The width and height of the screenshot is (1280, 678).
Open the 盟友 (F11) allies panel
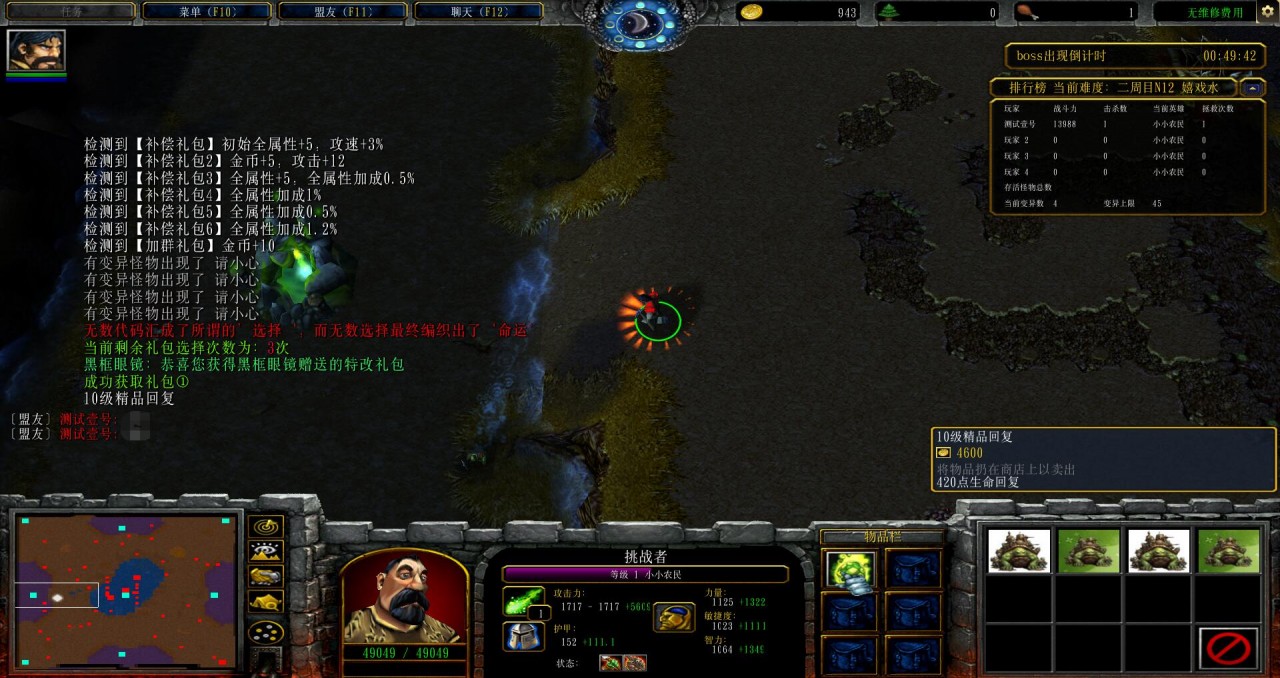342,12
